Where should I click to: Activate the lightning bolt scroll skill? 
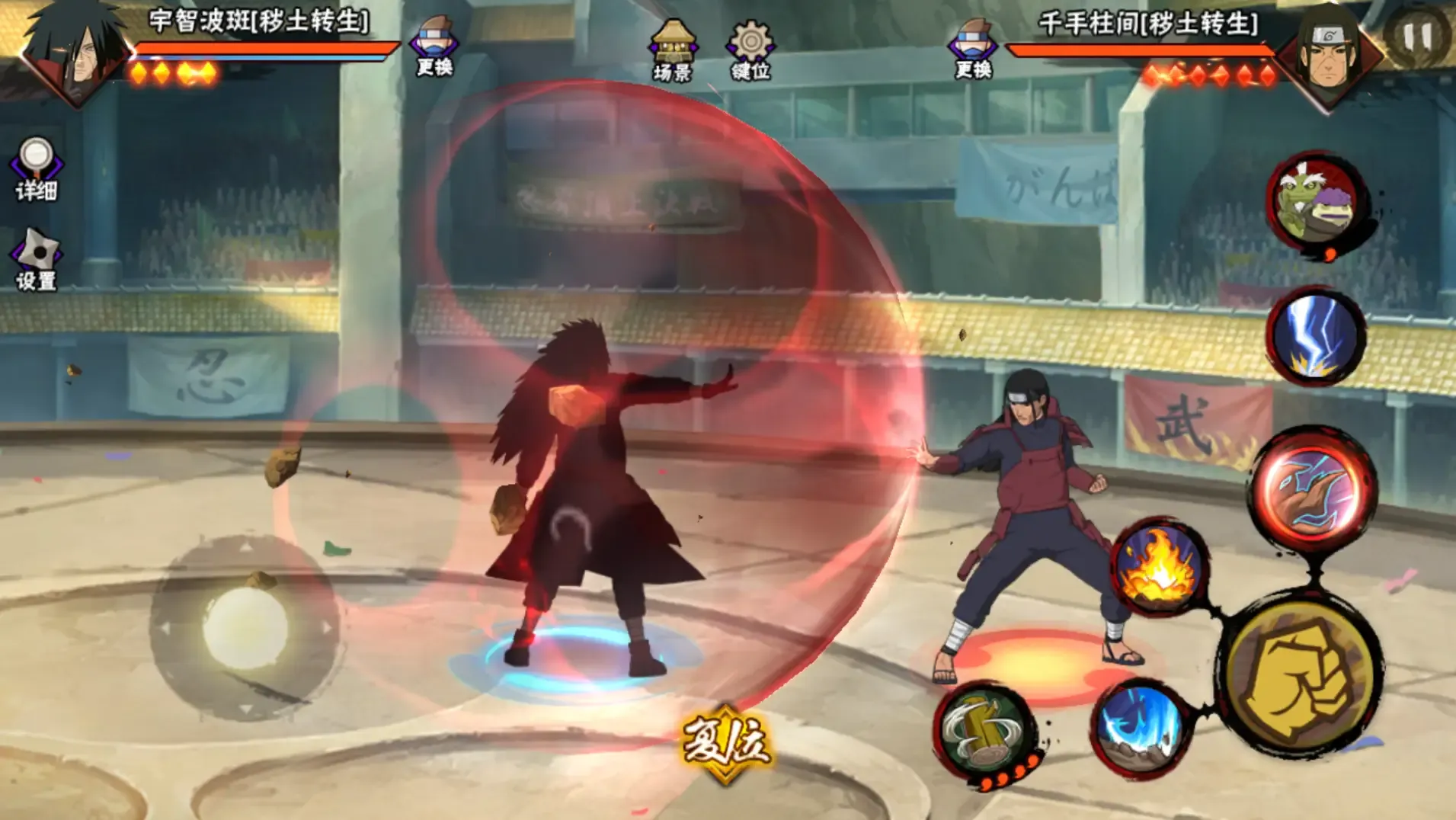pyautogui.click(x=1316, y=335)
